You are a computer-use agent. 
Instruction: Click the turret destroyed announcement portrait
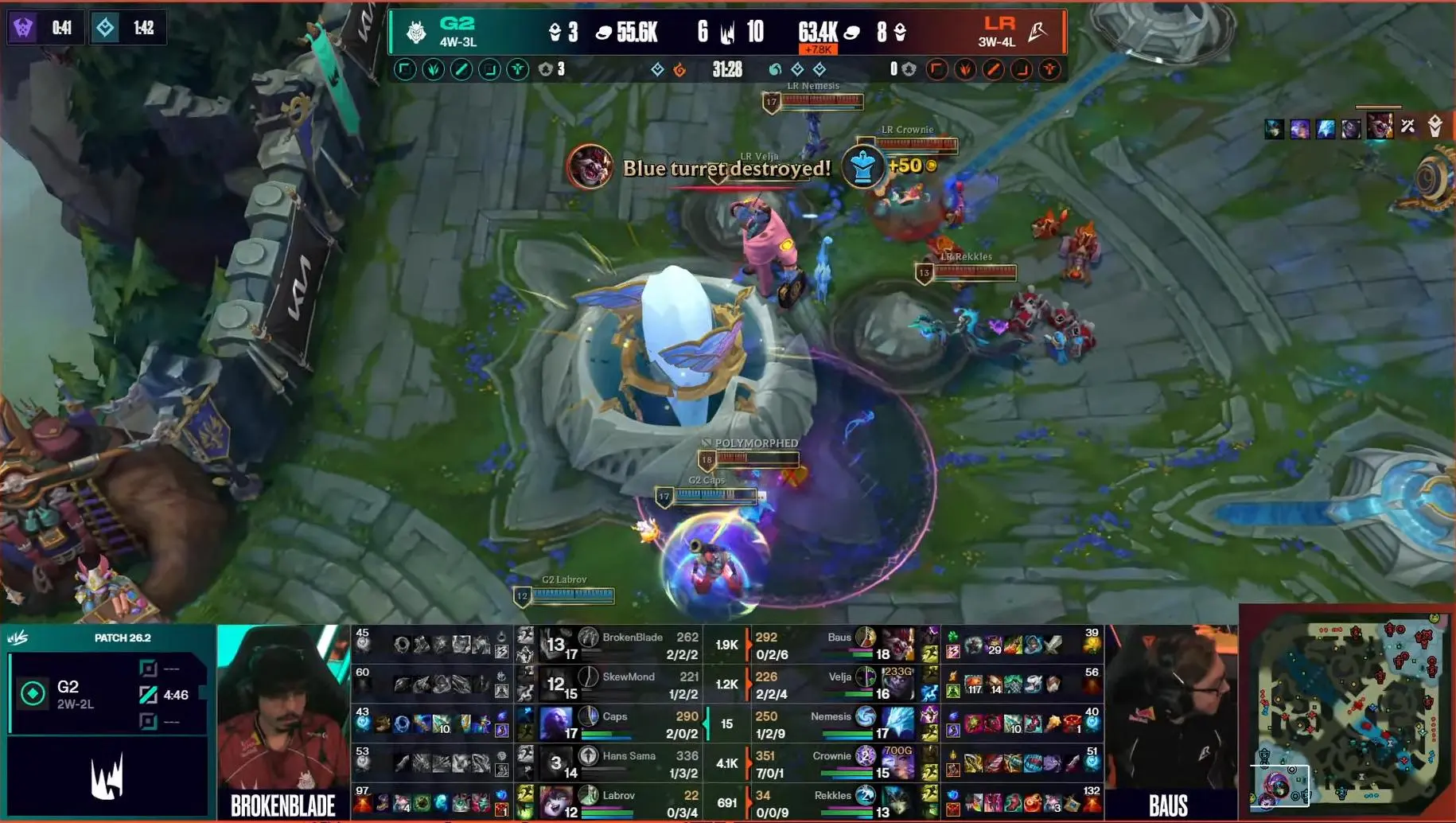[x=590, y=167]
